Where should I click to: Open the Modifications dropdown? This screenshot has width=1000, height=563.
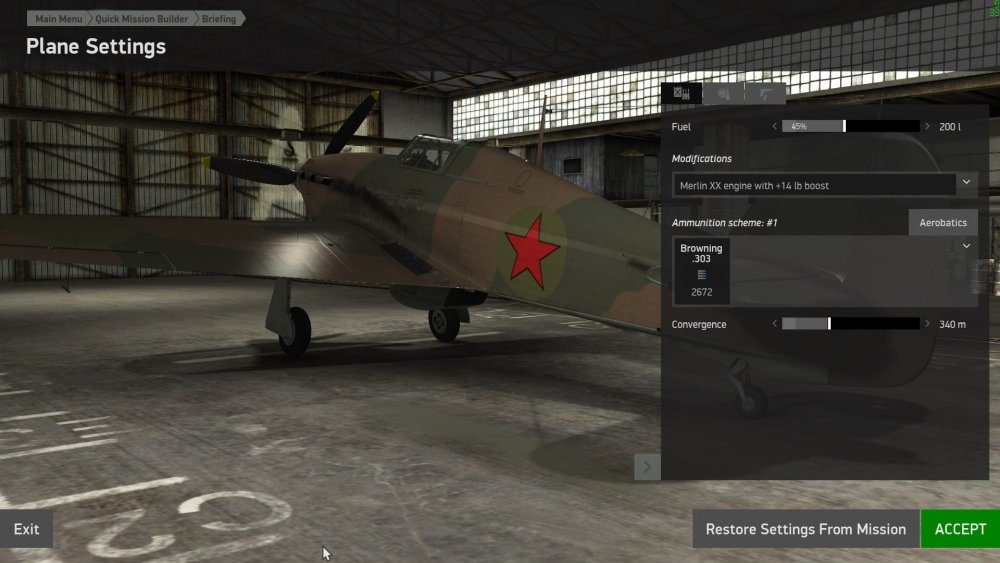[x=966, y=184]
